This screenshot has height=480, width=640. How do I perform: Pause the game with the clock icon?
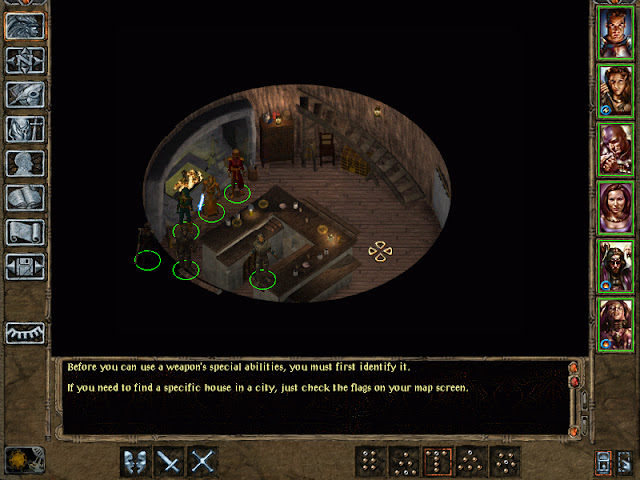pos(19,461)
